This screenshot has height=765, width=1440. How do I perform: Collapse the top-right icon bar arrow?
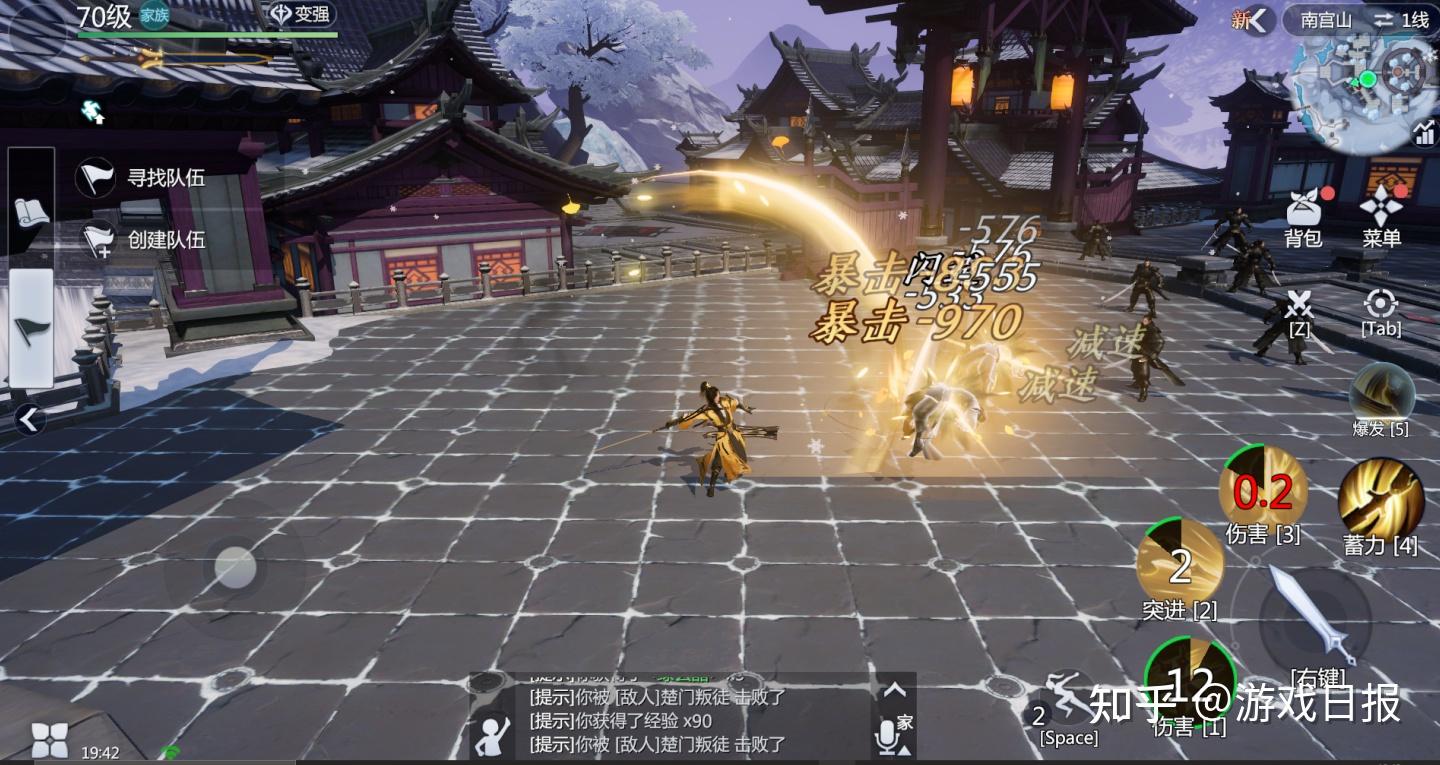pos(1258,19)
